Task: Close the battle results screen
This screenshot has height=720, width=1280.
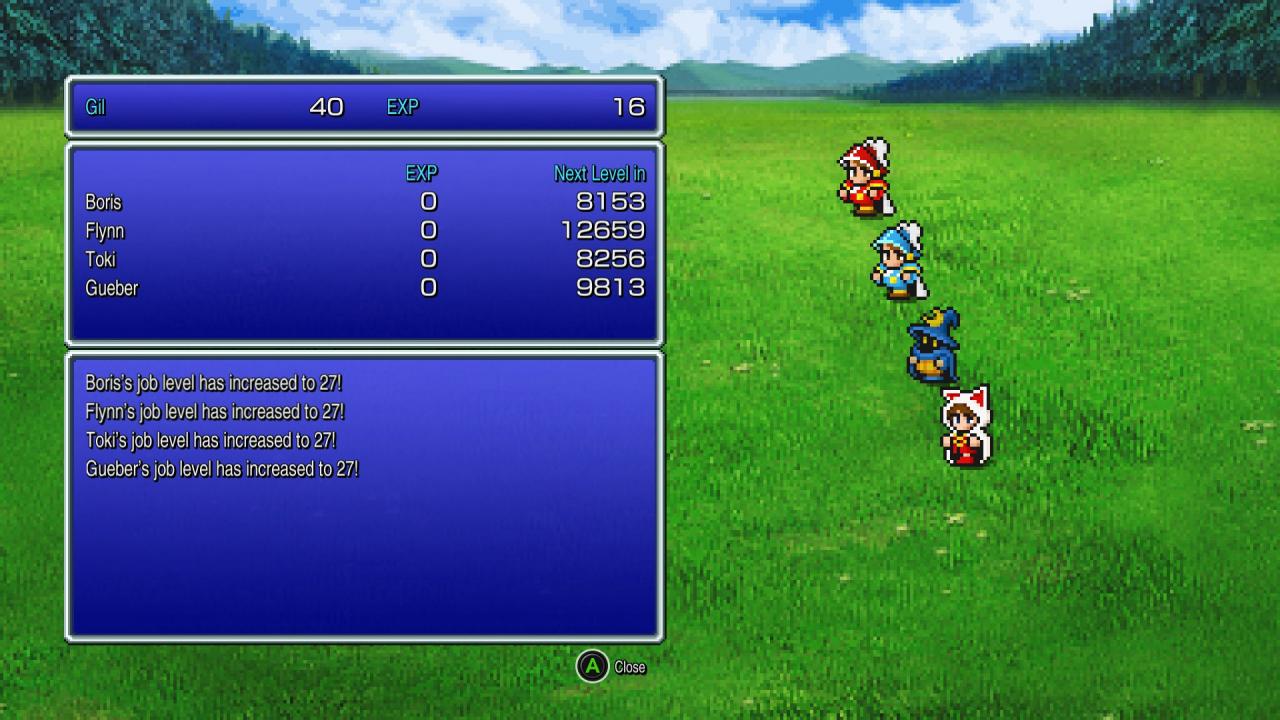Action: tap(611, 667)
